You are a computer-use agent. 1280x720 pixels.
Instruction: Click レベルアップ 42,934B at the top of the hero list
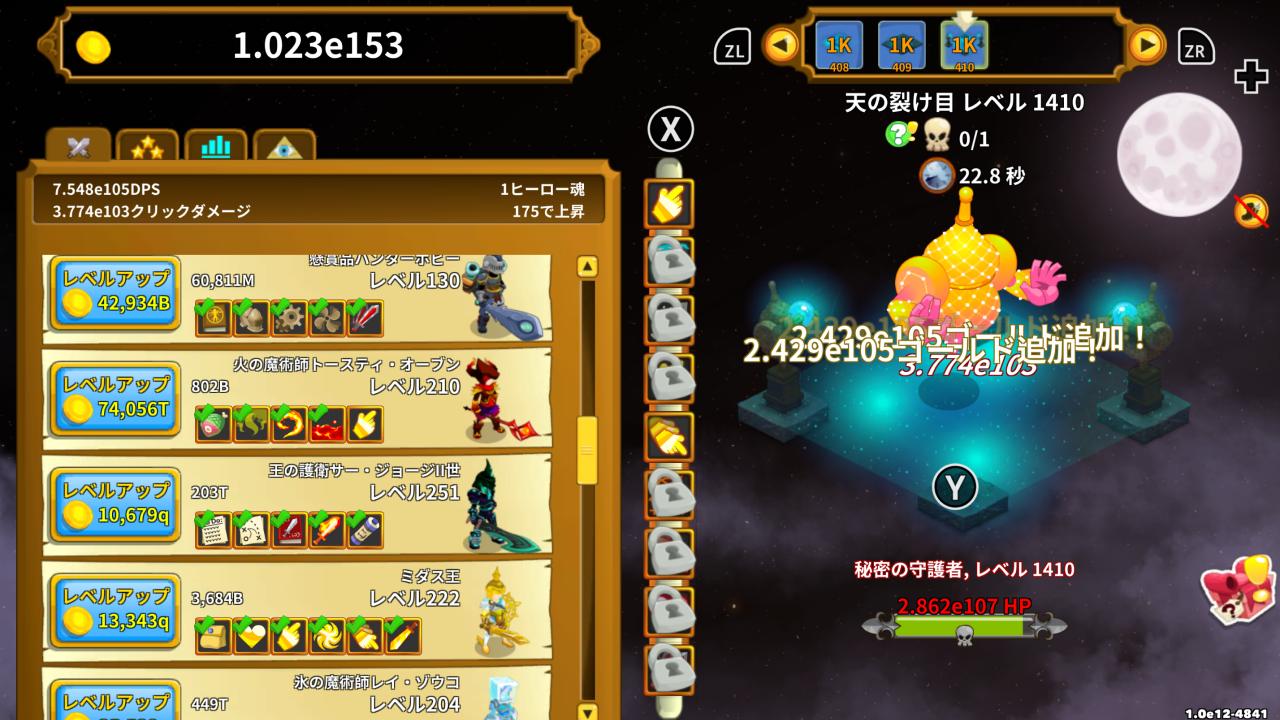[113, 292]
